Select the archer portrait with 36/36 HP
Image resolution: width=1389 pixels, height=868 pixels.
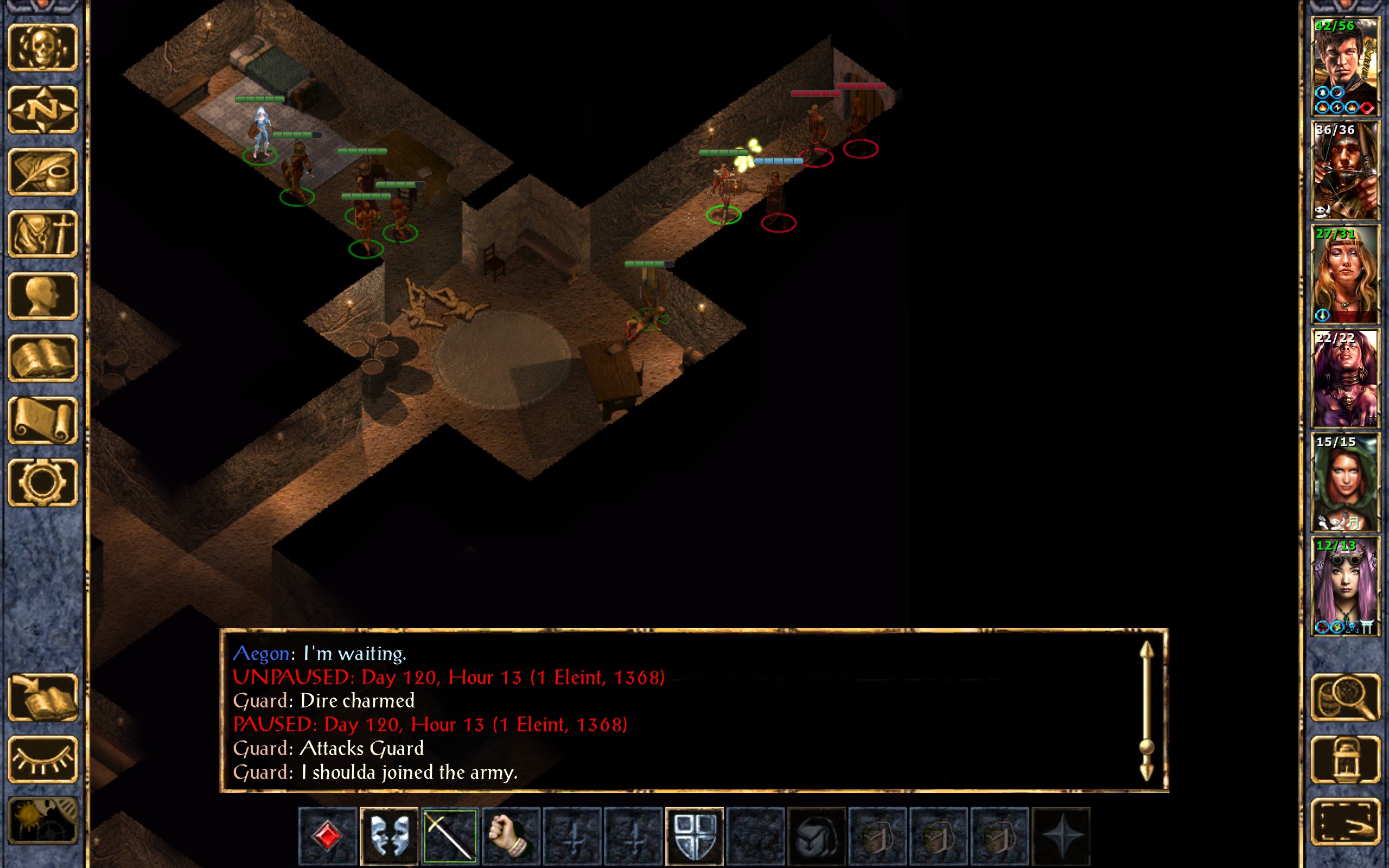1345,170
